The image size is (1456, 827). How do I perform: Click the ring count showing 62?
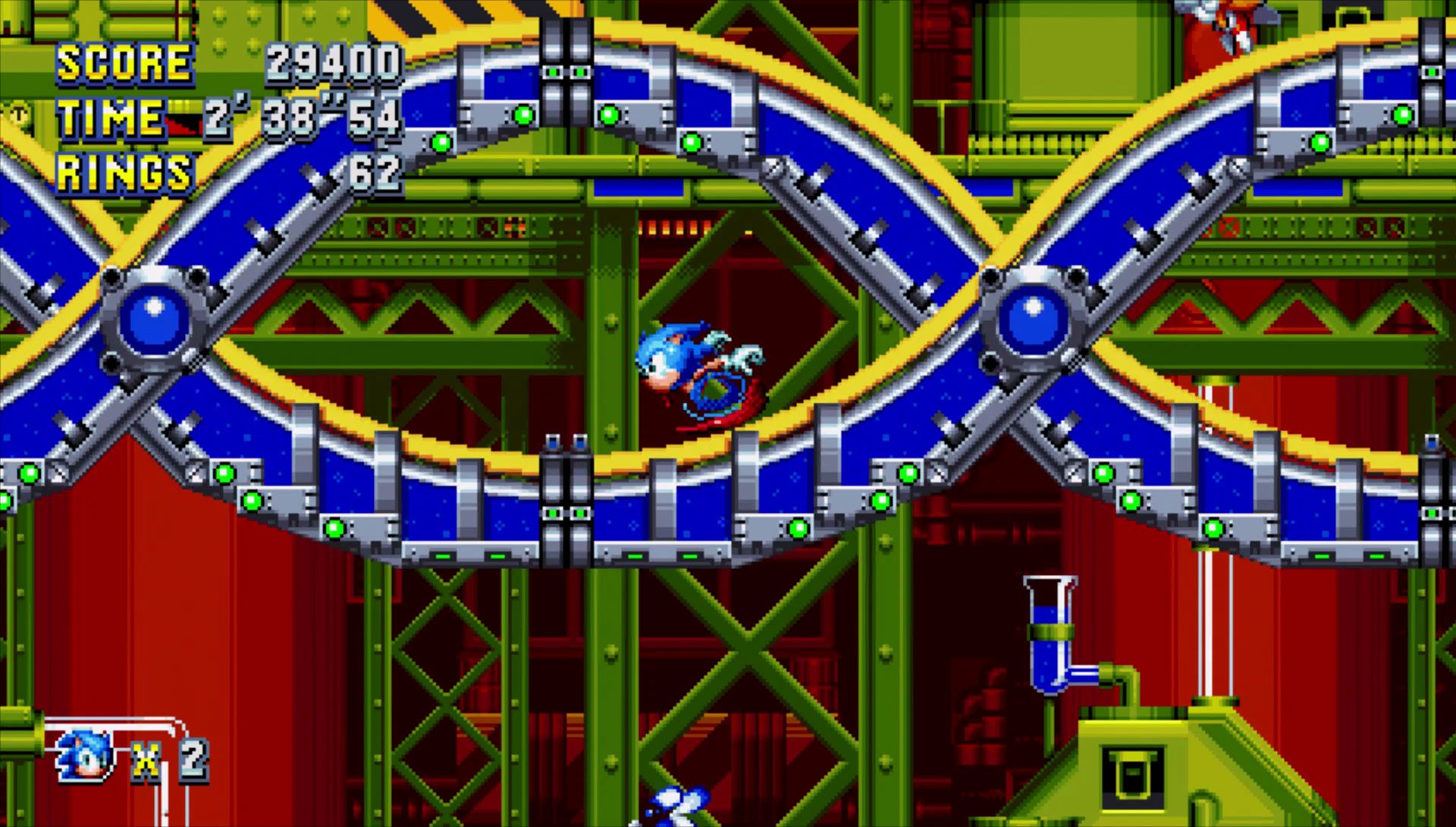point(377,173)
